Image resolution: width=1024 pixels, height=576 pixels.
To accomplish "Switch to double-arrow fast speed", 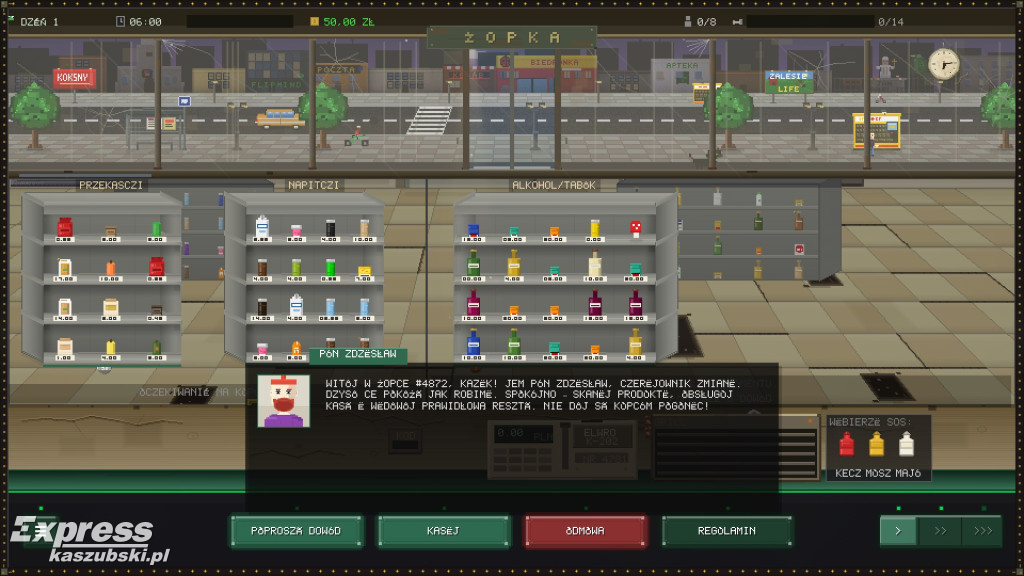I will [x=940, y=531].
